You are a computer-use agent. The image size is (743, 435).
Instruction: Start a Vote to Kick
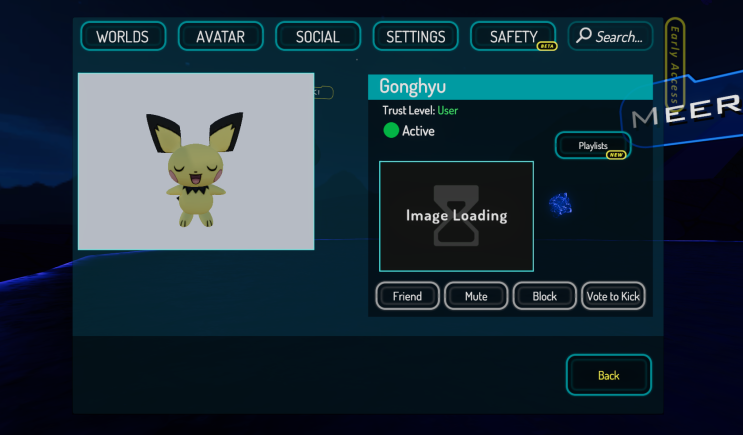click(613, 296)
